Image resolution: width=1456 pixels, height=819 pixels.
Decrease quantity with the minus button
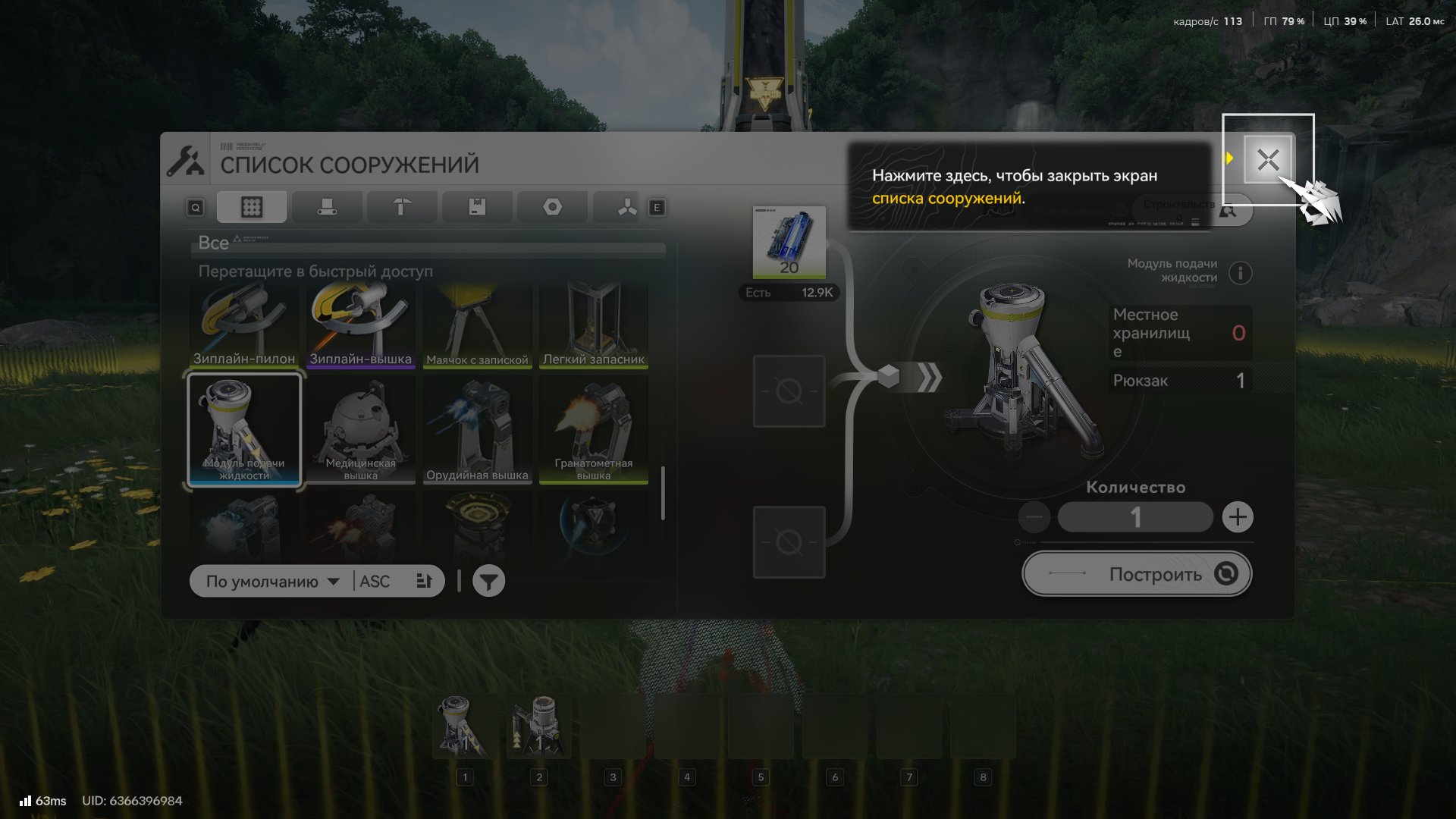pyautogui.click(x=1034, y=517)
